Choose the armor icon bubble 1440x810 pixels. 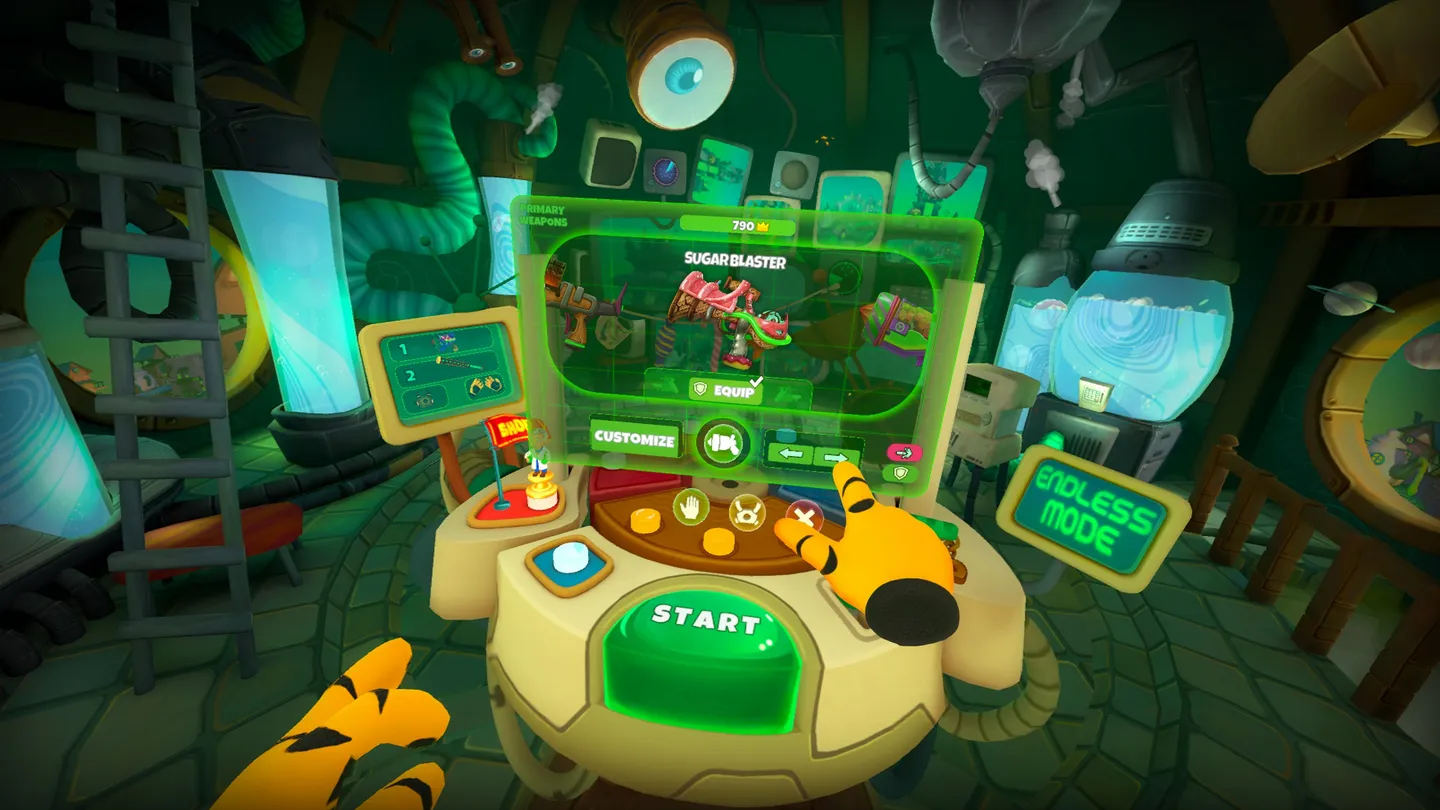coord(746,514)
